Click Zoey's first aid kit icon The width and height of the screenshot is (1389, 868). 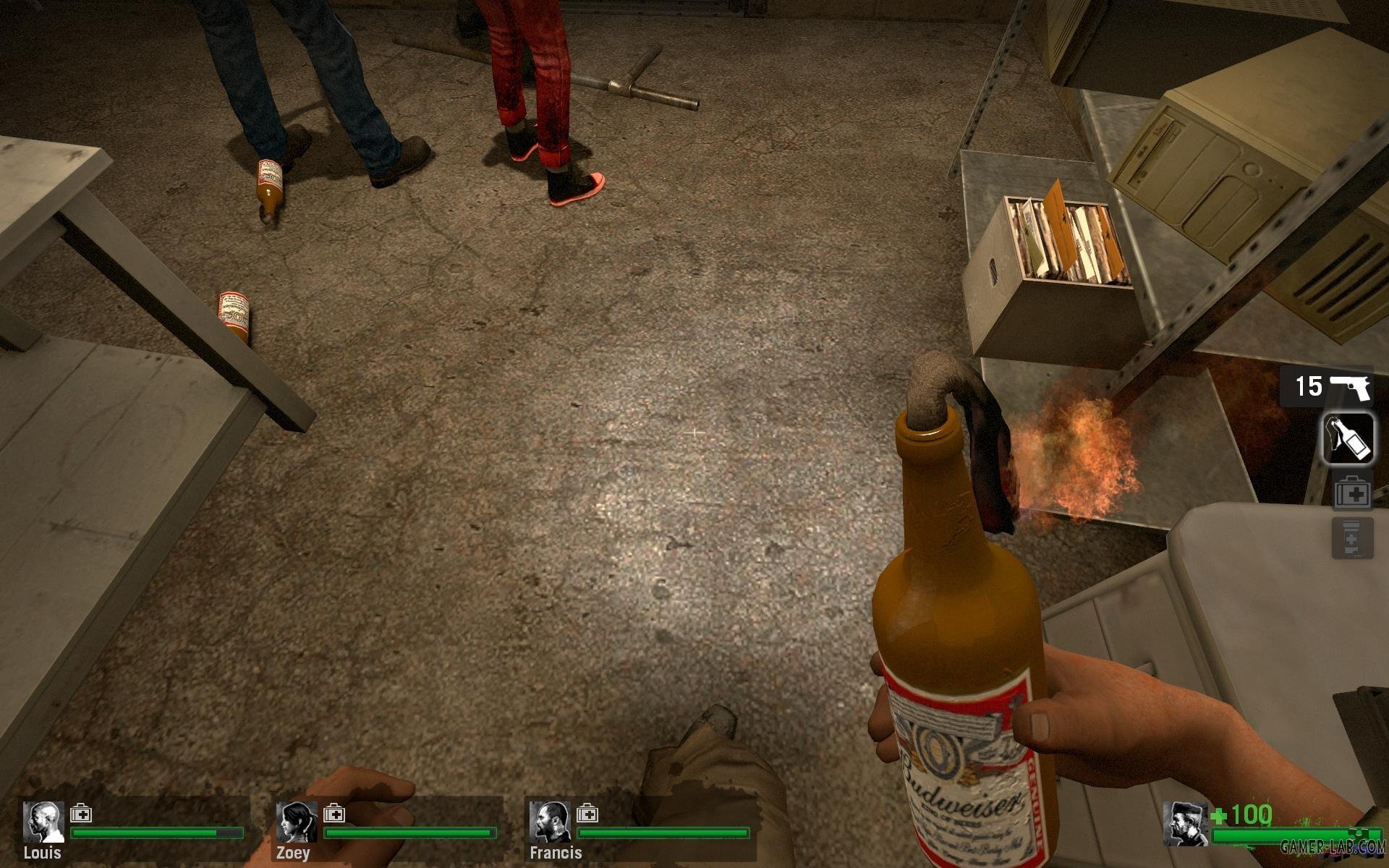pyautogui.click(x=334, y=814)
